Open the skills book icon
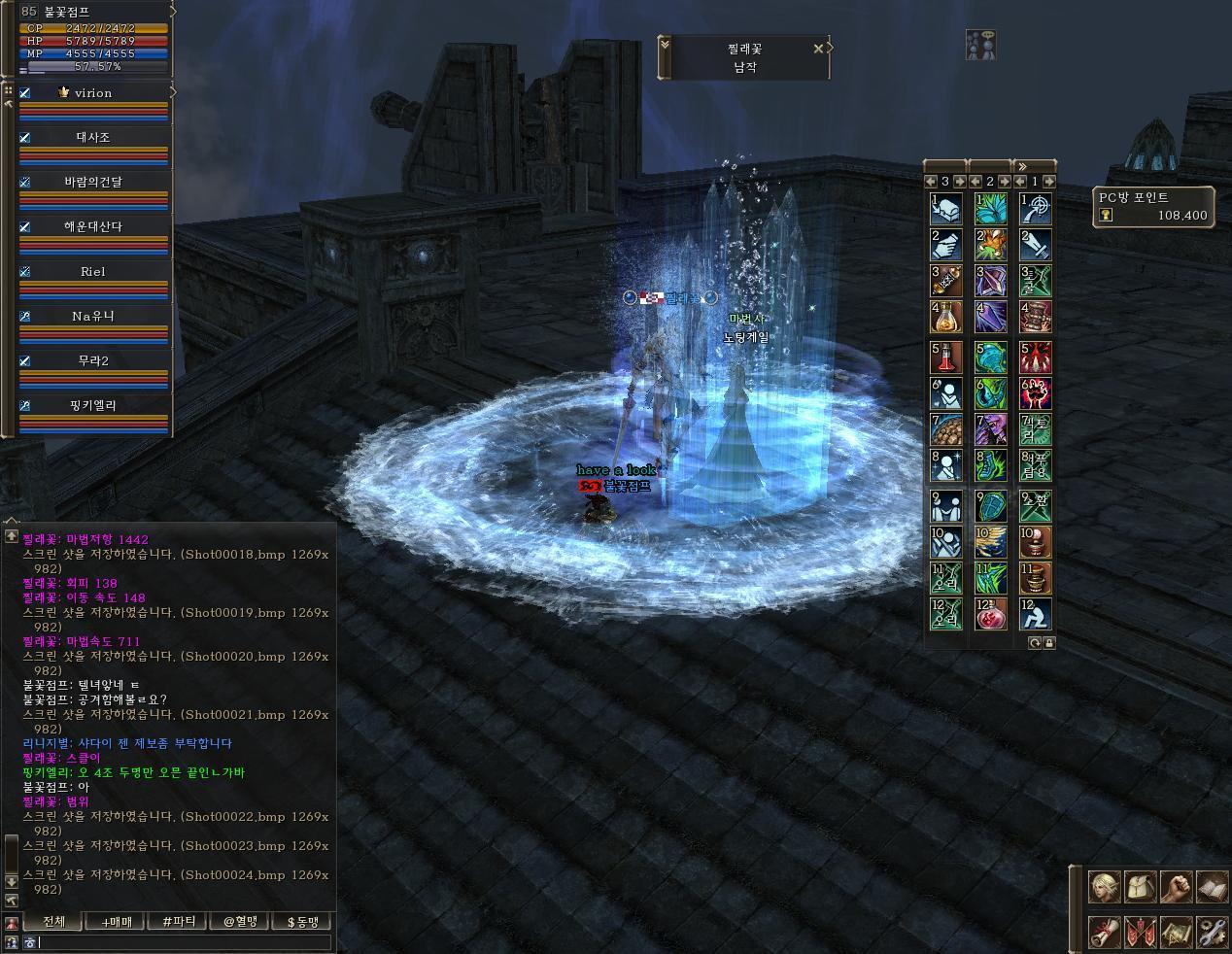The image size is (1232, 954). [1212, 887]
